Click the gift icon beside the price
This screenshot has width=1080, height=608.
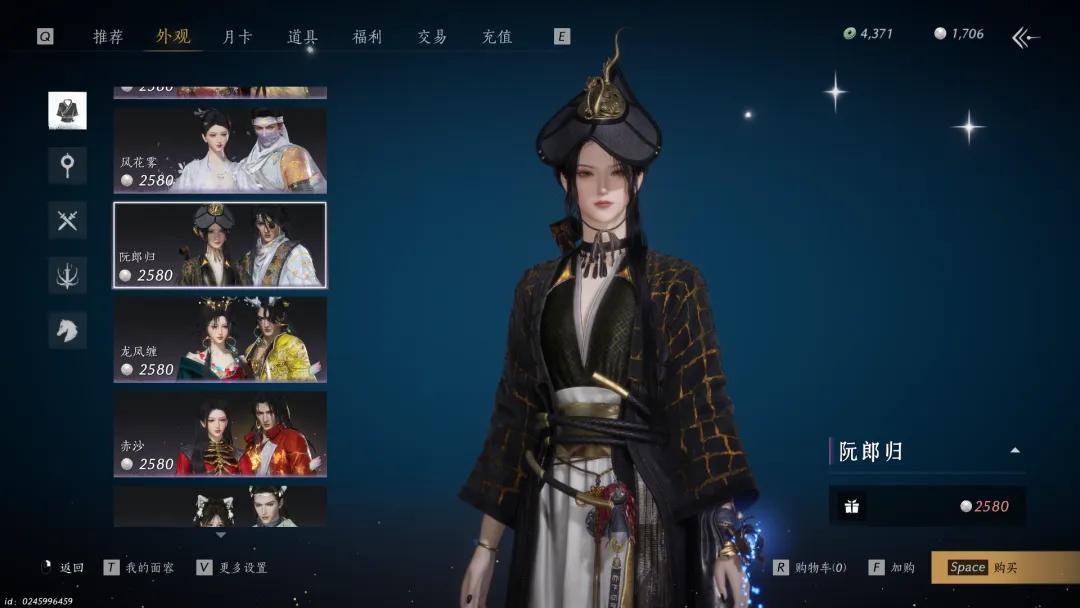852,506
